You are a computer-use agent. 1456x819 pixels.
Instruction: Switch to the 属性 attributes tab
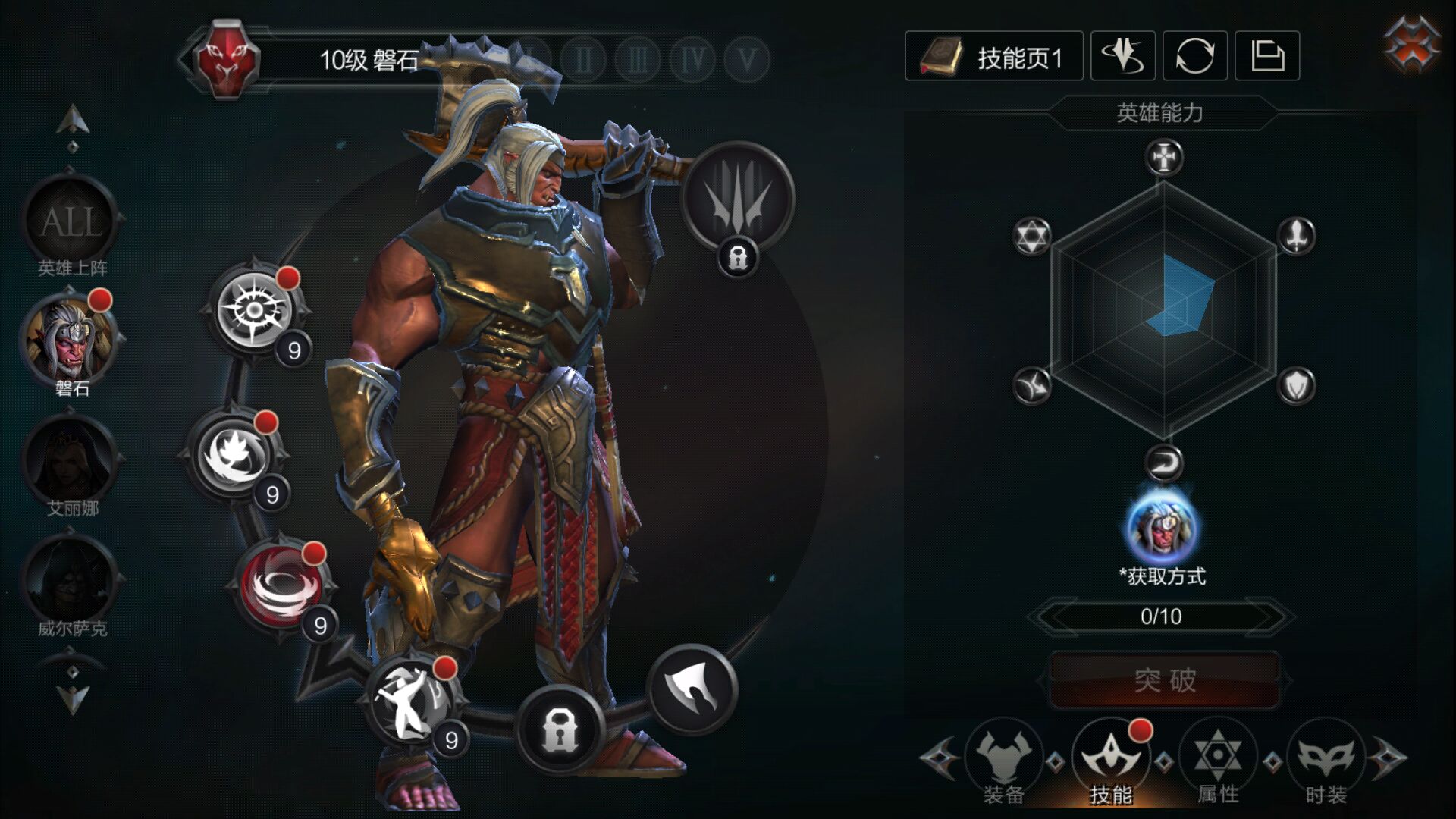click(1218, 760)
